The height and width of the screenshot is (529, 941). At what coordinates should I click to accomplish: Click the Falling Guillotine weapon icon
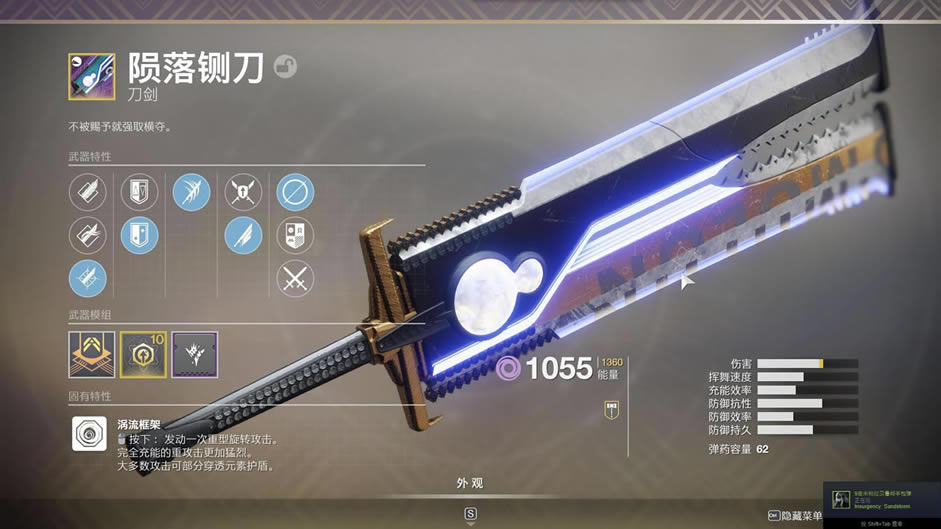click(91, 76)
